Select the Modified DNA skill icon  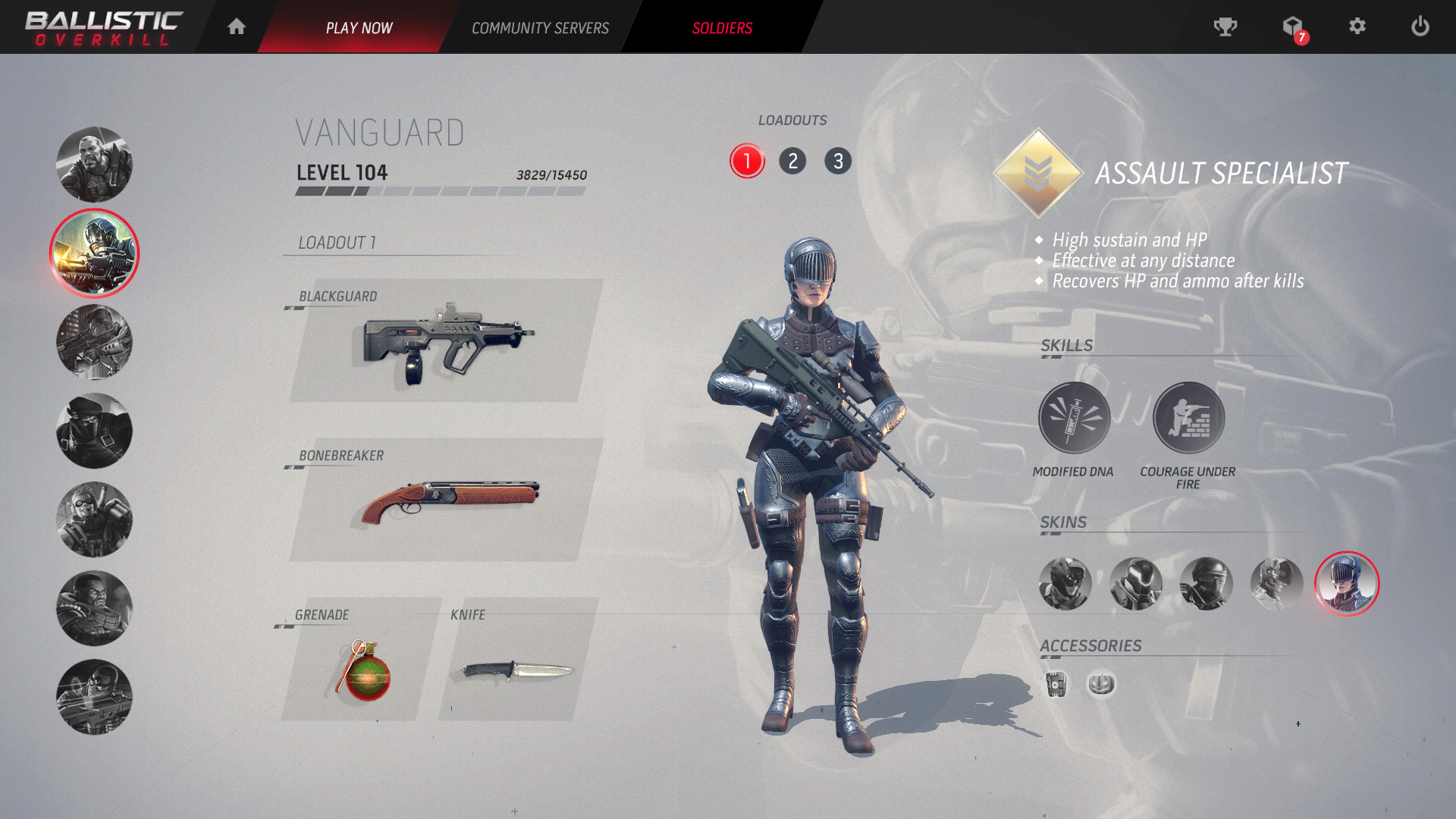(1074, 418)
